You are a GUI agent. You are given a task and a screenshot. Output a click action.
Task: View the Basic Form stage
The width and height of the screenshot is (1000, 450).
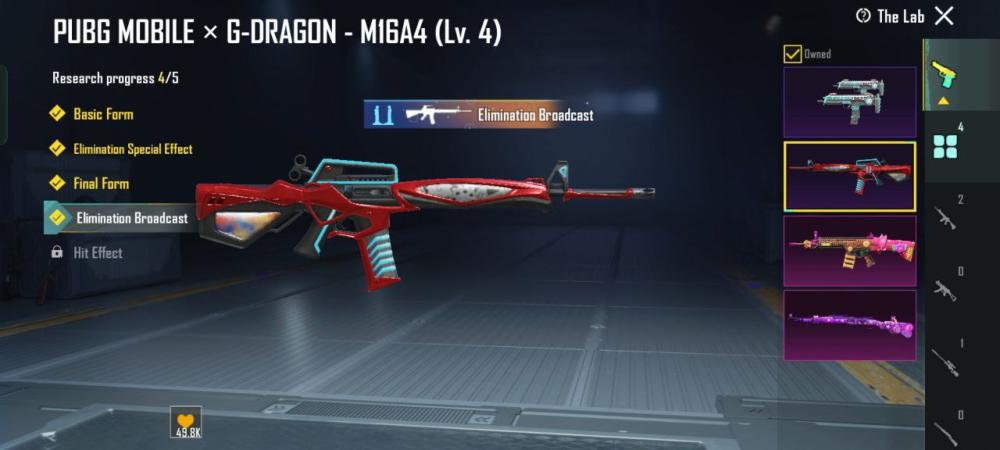pos(102,114)
